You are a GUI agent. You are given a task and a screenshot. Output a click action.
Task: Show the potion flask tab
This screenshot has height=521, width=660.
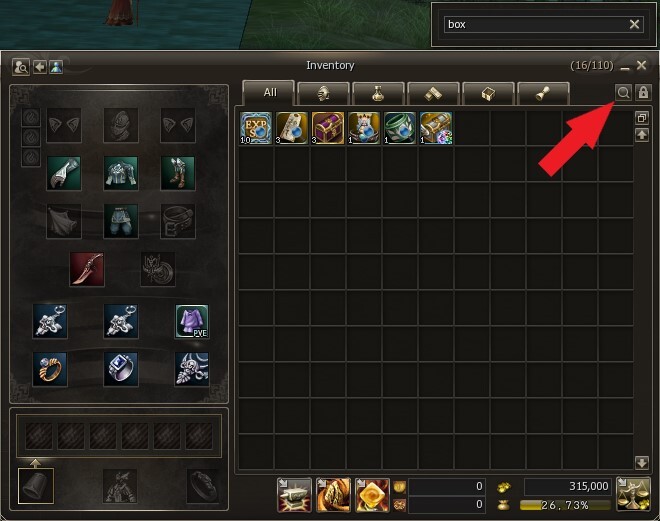tap(379, 93)
